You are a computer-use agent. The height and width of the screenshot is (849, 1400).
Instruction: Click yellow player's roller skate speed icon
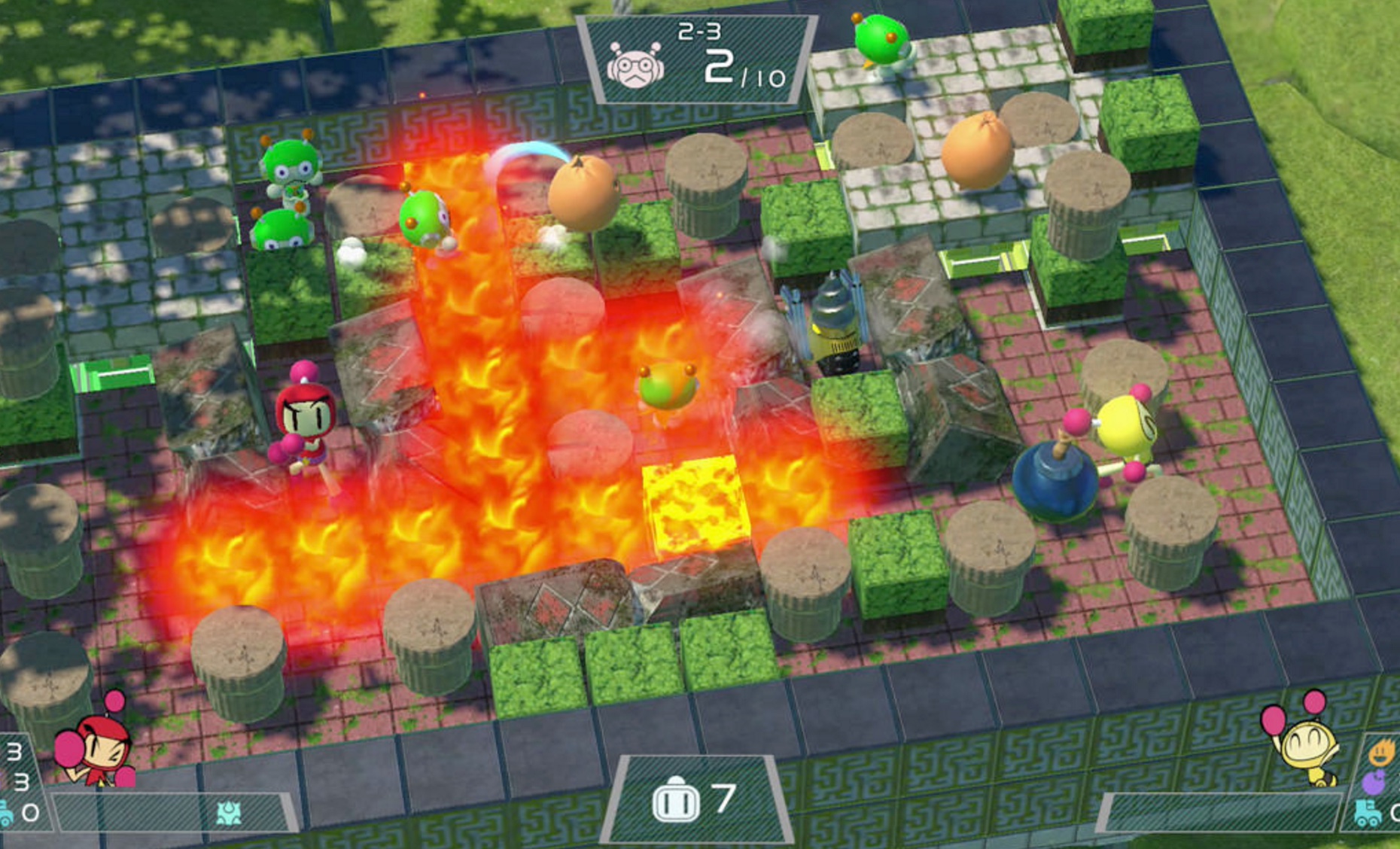pyautogui.click(x=1368, y=813)
